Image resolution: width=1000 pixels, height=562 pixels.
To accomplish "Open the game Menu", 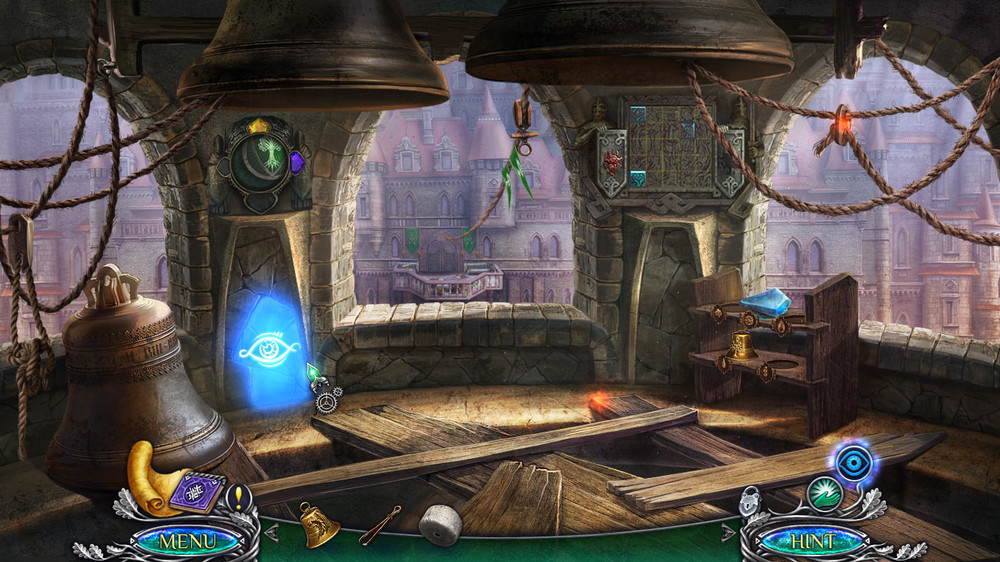I will point(187,541).
